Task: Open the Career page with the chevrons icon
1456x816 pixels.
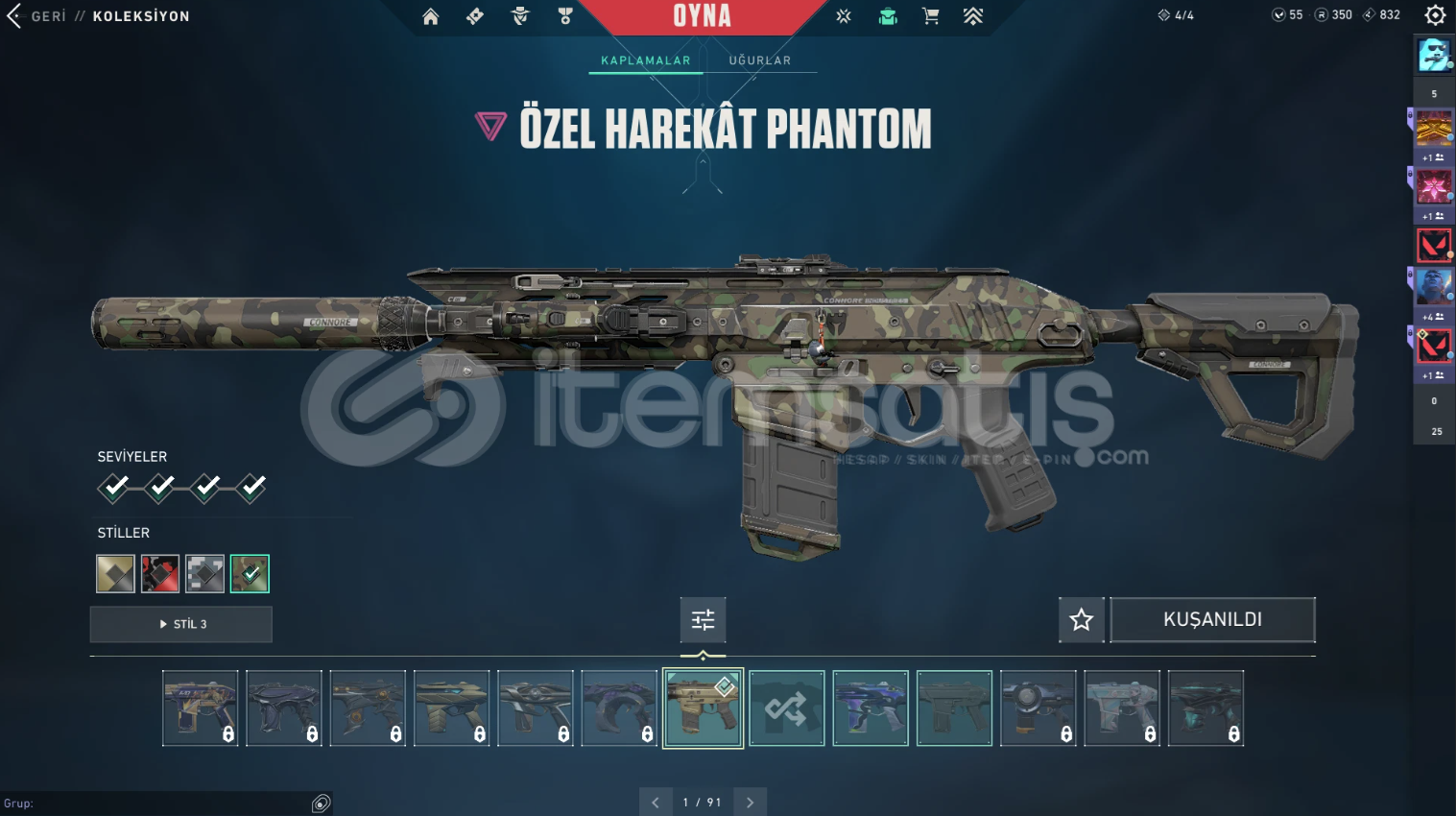Action: click(x=973, y=16)
